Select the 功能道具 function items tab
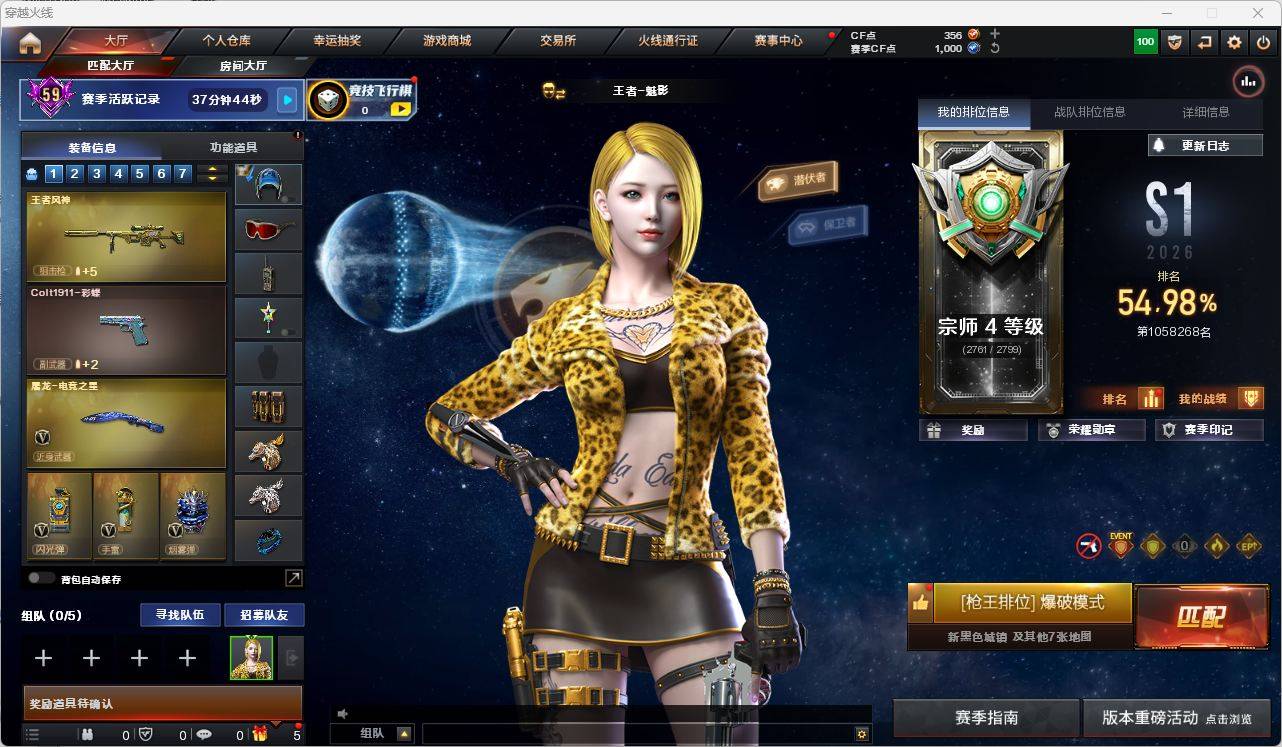Viewport: 1282px width, 747px height. (x=233, y=147)
